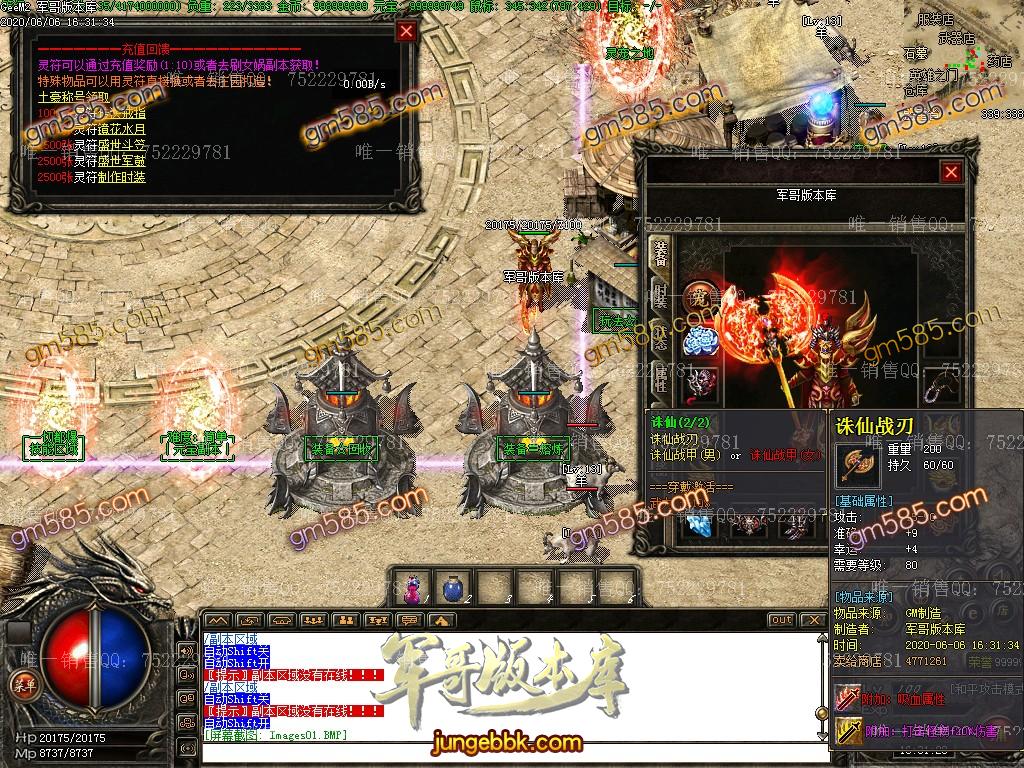Select the blue potion hotbar slot
Image resolution: width=1024 pixels, height=768 pixels.
click(x=452, y=588)
